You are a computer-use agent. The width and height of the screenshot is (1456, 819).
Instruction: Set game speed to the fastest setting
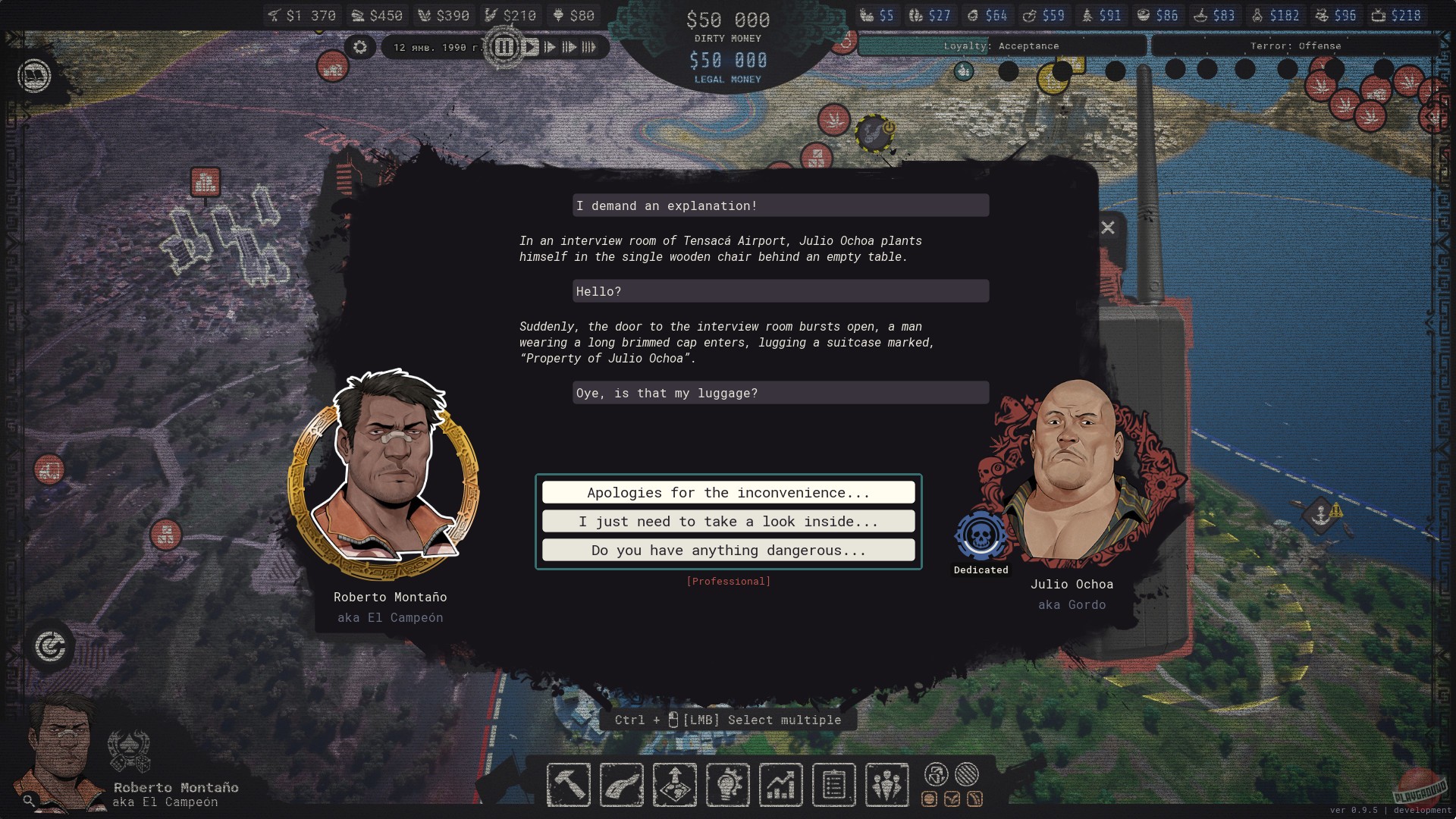pyautogui.click(x=589, y=47)
